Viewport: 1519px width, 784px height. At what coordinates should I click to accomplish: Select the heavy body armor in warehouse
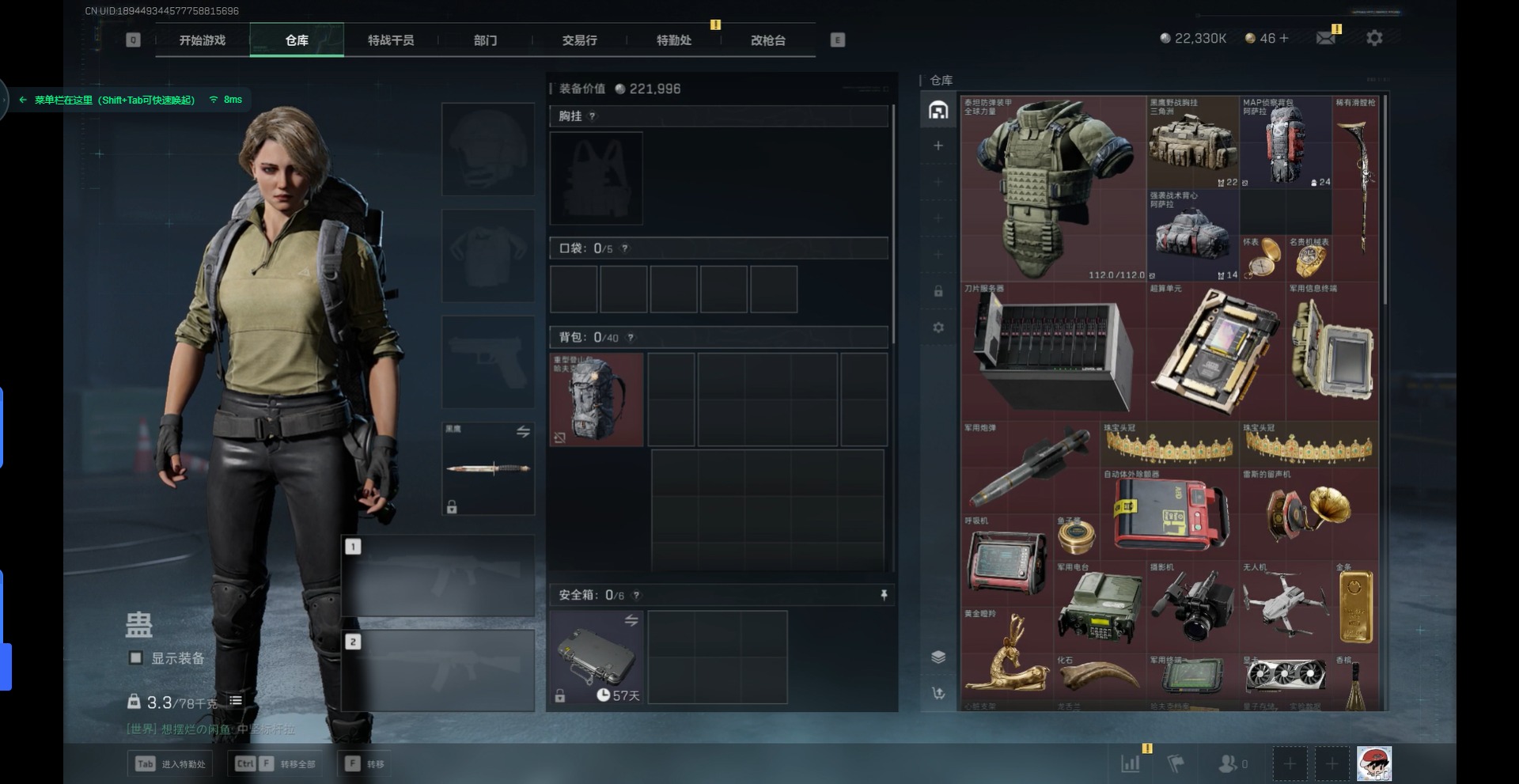[x=1053, y=188]
